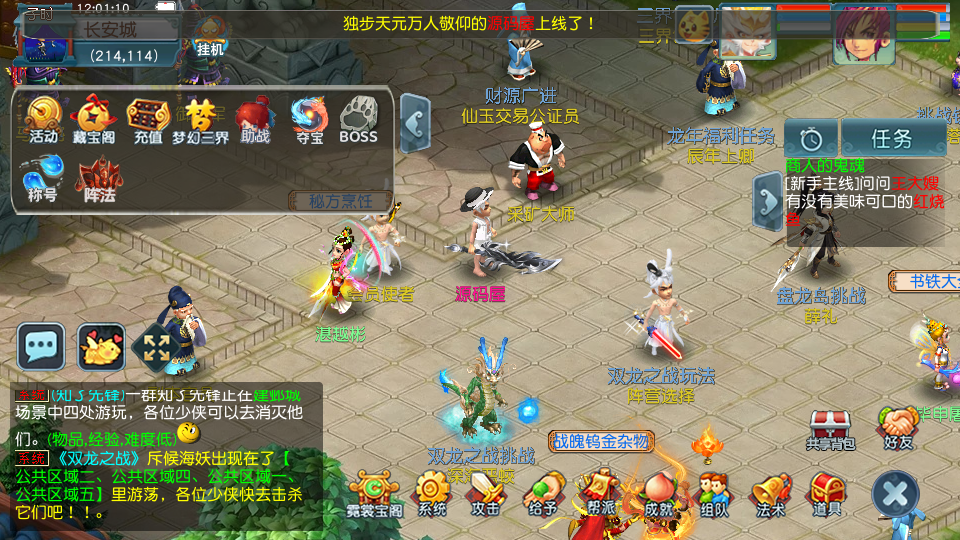Viewport: 960px width, 540px height.
Task: Open the 好友 friends list
Action: (899, 428)
